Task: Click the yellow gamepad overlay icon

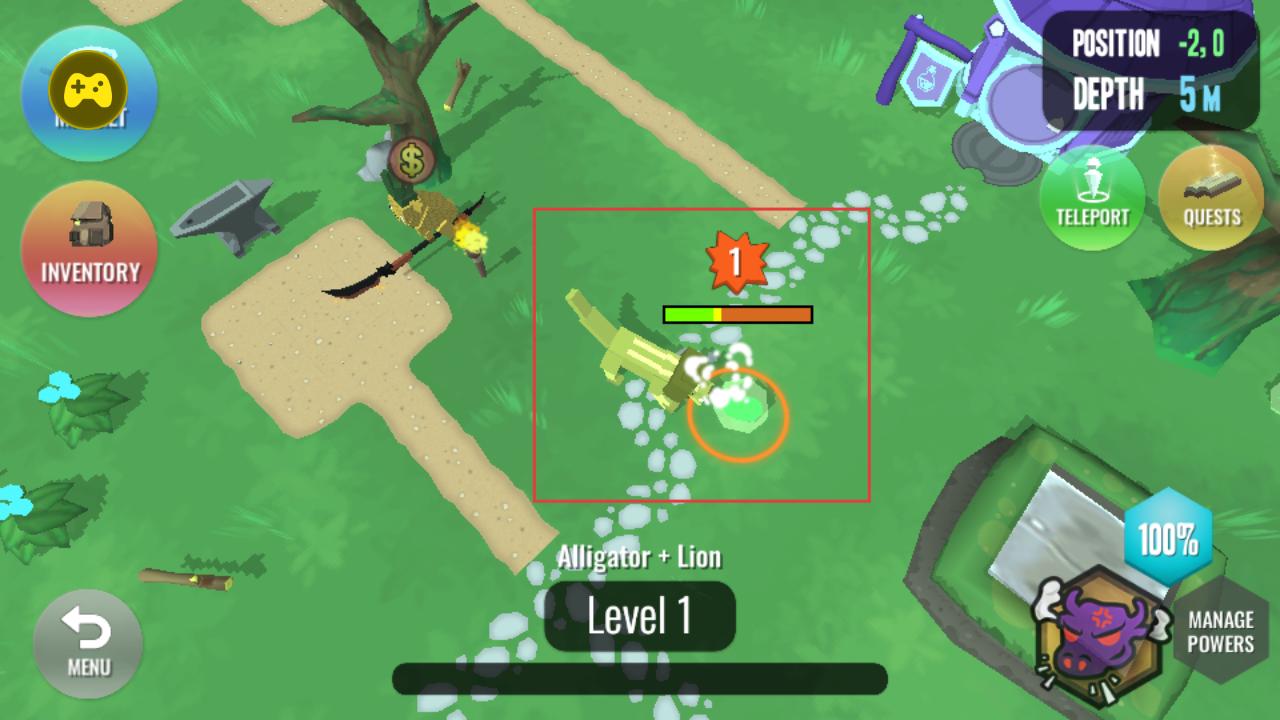Action: pyautogui.click(x=88, y=91)
